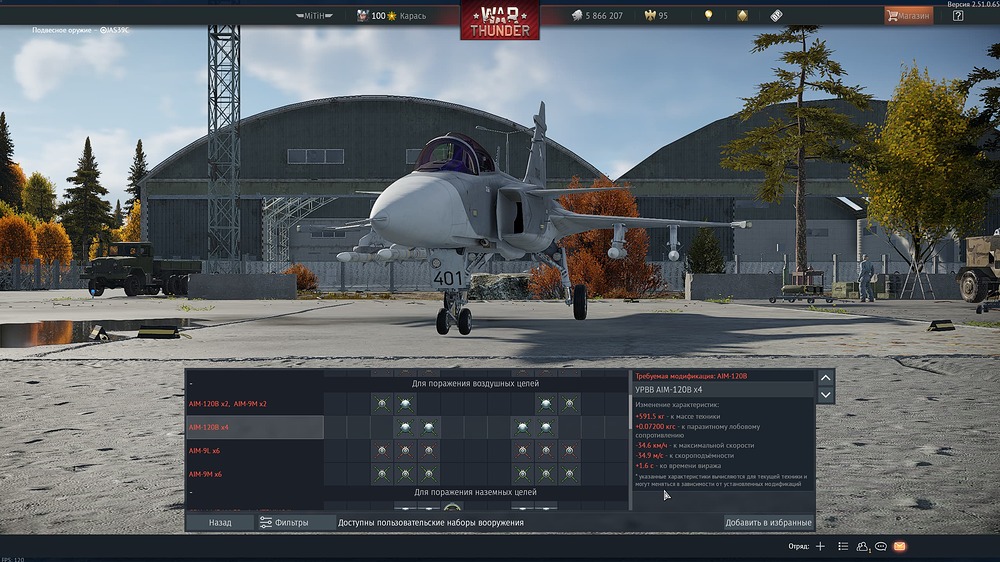Screen dimensions: 1000x562
Task: Open the chat speech bubble icon
Action: (x=881, y=546)
